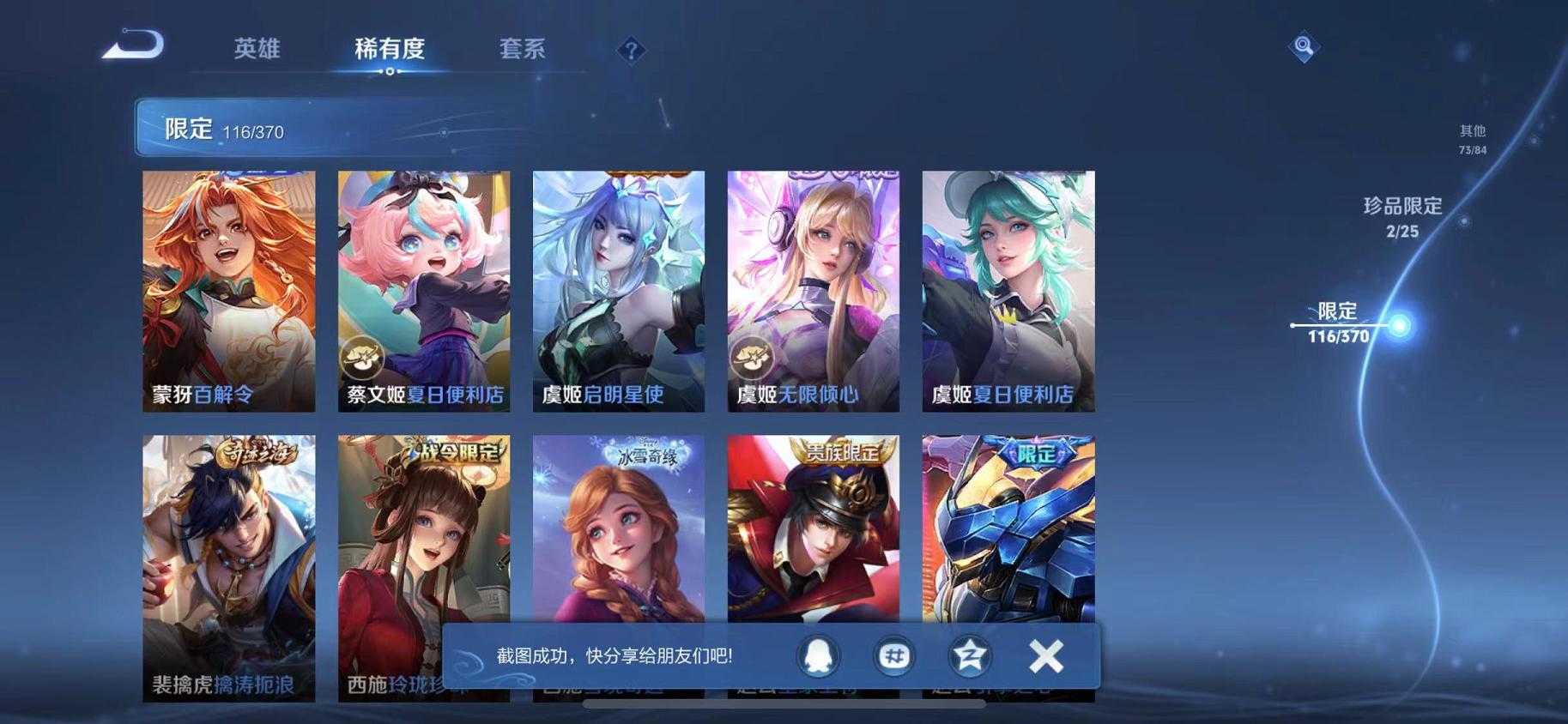Close the screenshot share bar

(x=1046, y=656)
